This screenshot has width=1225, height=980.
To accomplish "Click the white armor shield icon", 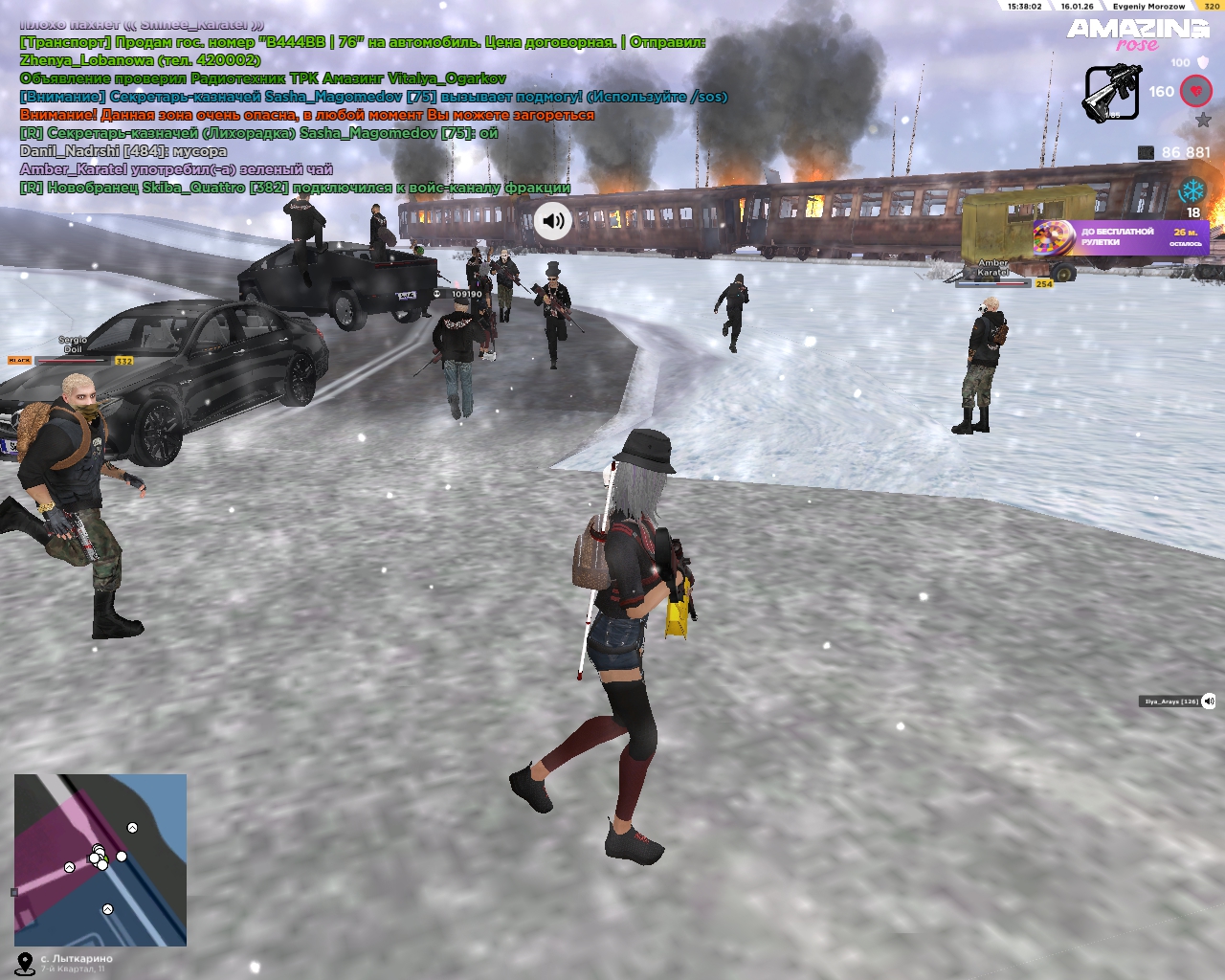I will [1203, 62].
